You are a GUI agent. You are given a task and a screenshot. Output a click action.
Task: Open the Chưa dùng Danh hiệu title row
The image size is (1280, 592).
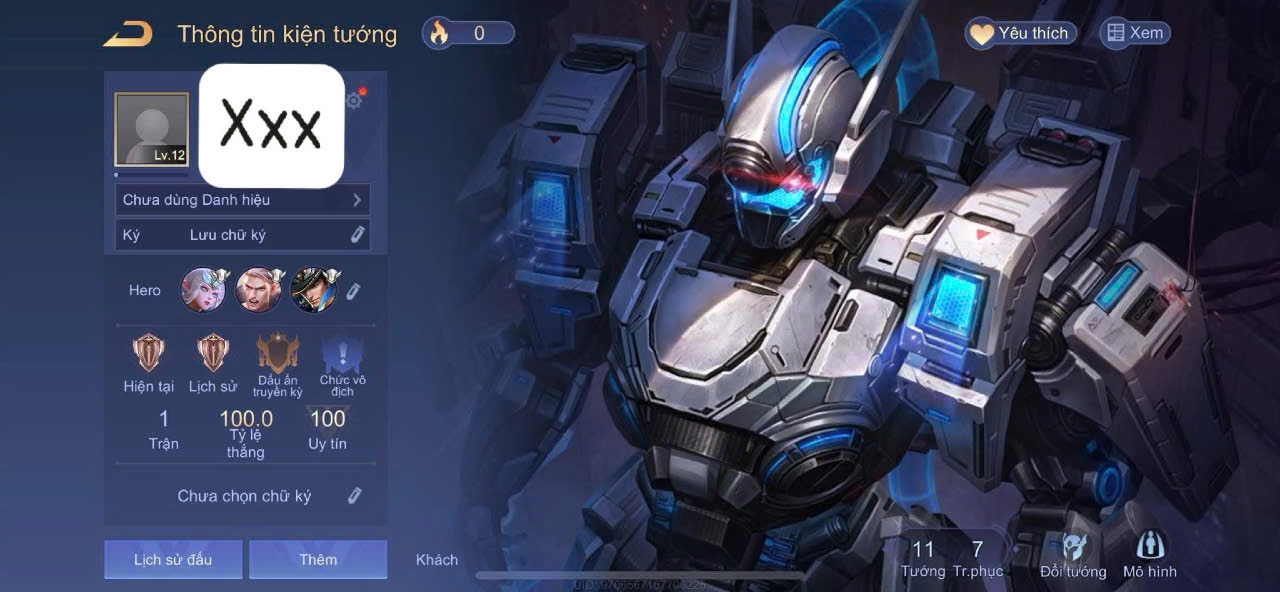(x=242, y=200)
